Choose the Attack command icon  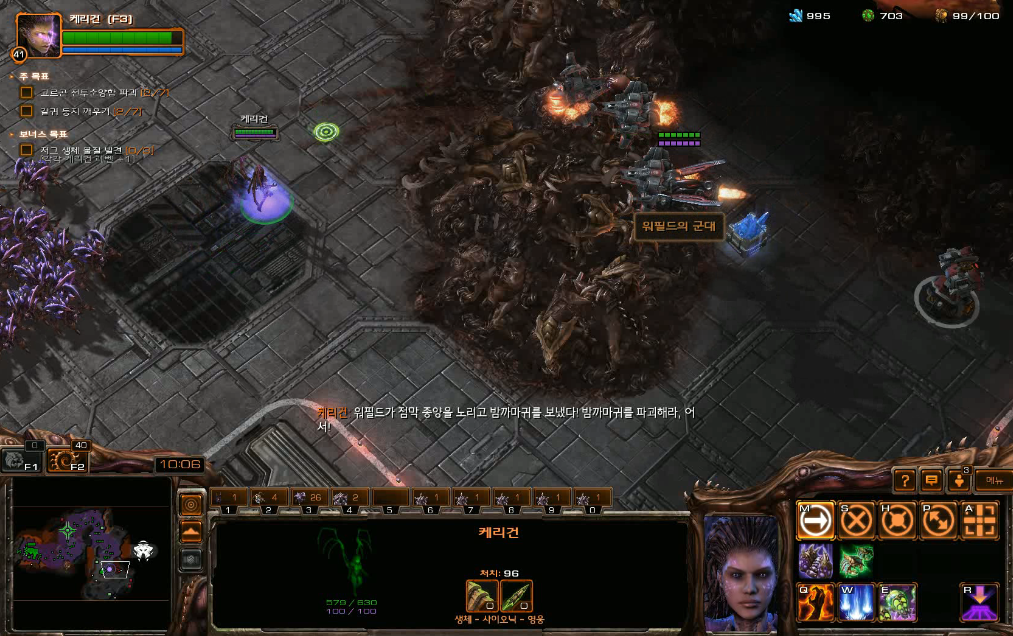[x=980, y=519]
